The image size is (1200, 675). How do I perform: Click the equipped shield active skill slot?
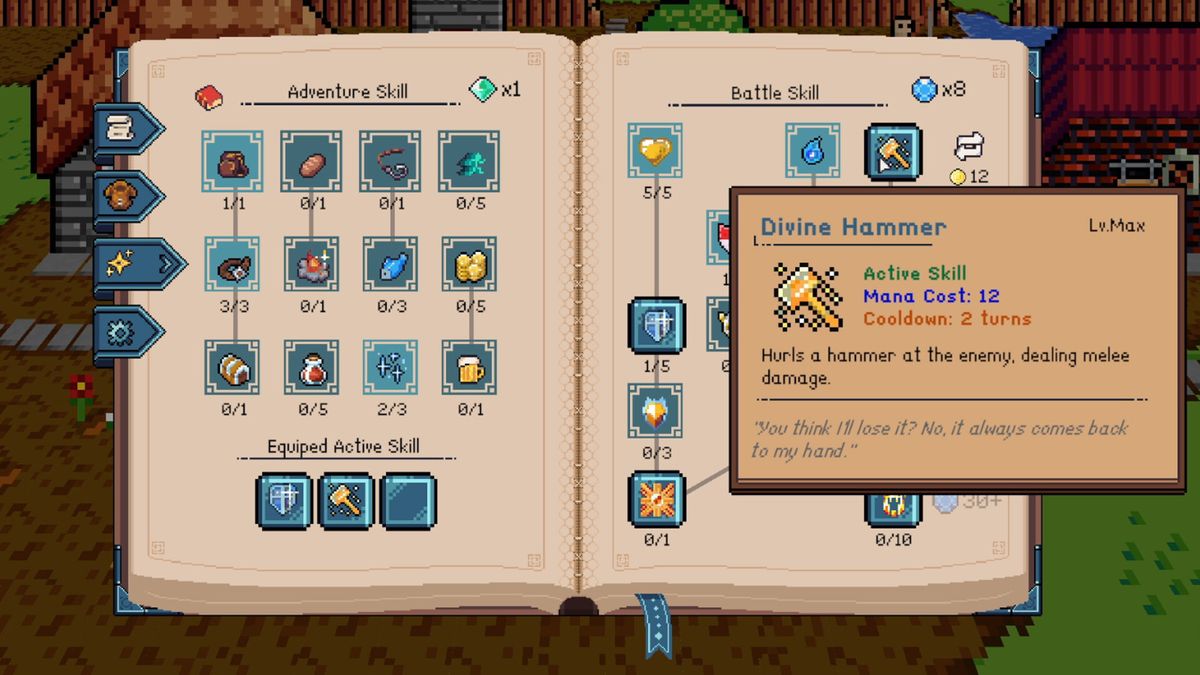[x=284, y=501]
